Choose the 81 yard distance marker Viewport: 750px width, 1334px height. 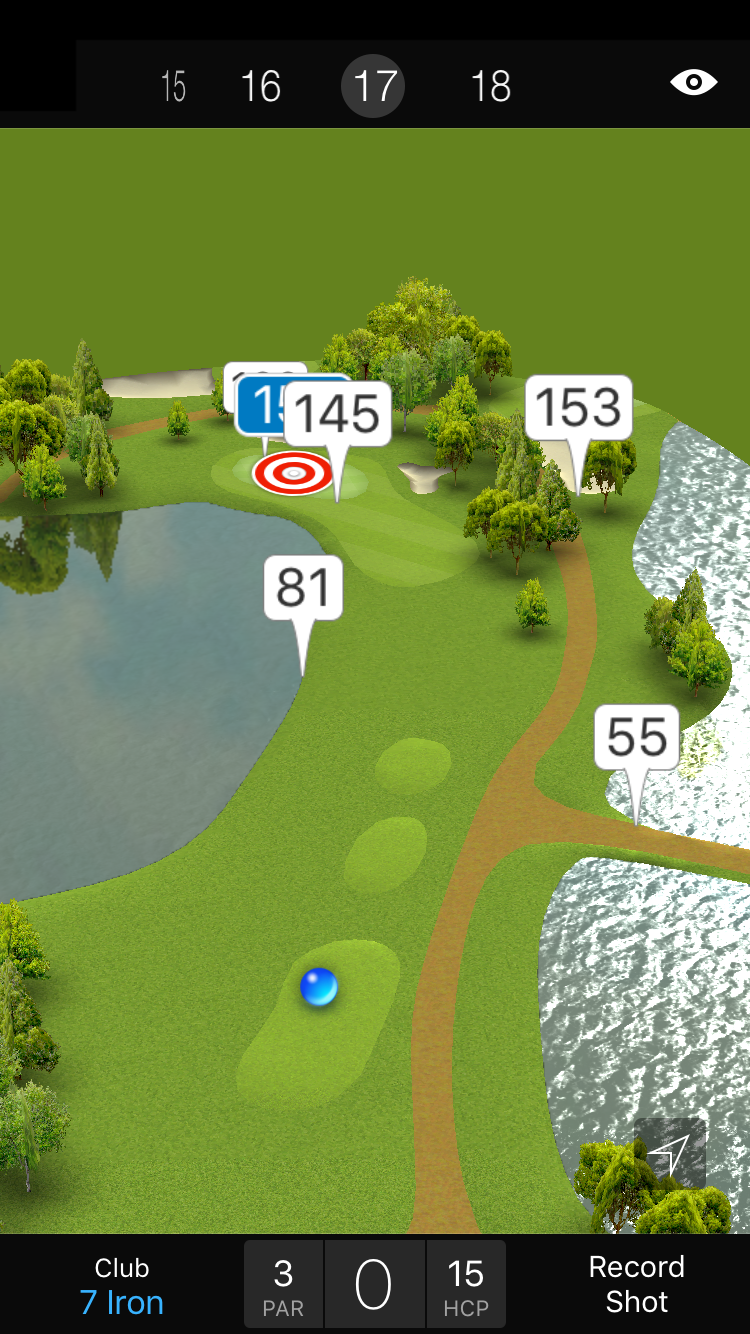[x=303, y=588]
